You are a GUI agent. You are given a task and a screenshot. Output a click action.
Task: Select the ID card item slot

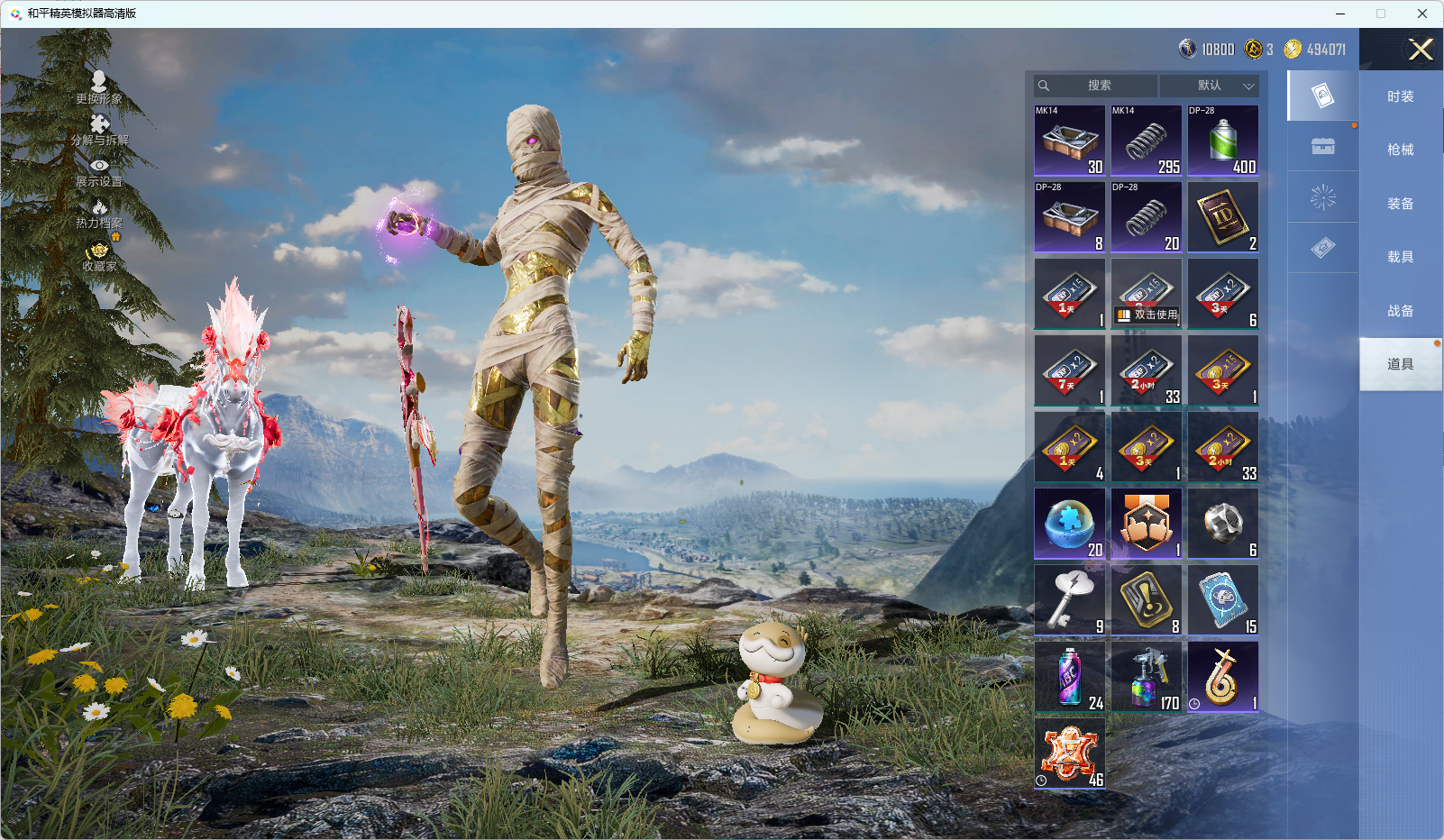pyautogui.click(x=1223, y=216)
